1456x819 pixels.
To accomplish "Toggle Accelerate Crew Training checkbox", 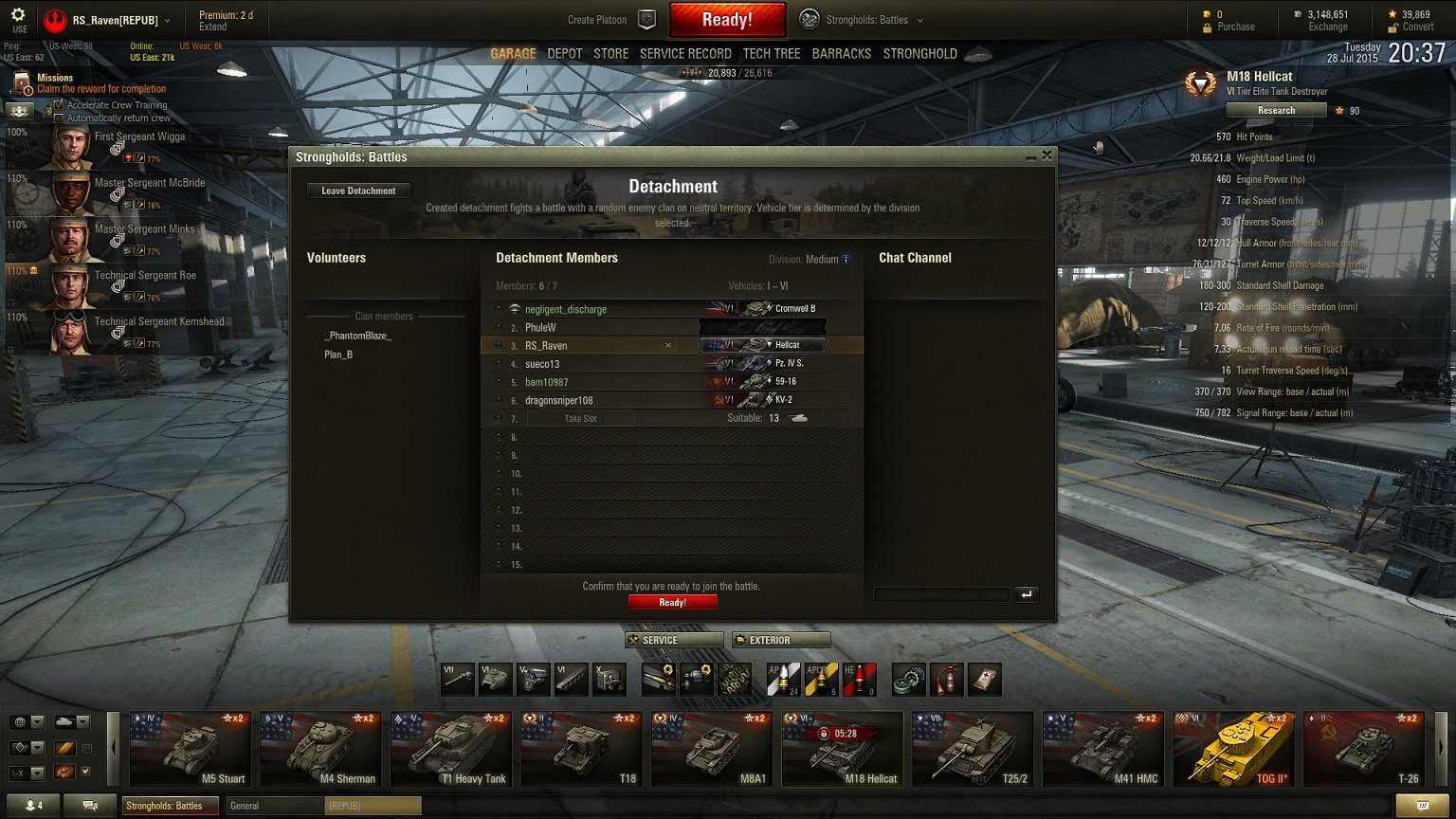I will [x=60, y=105].
